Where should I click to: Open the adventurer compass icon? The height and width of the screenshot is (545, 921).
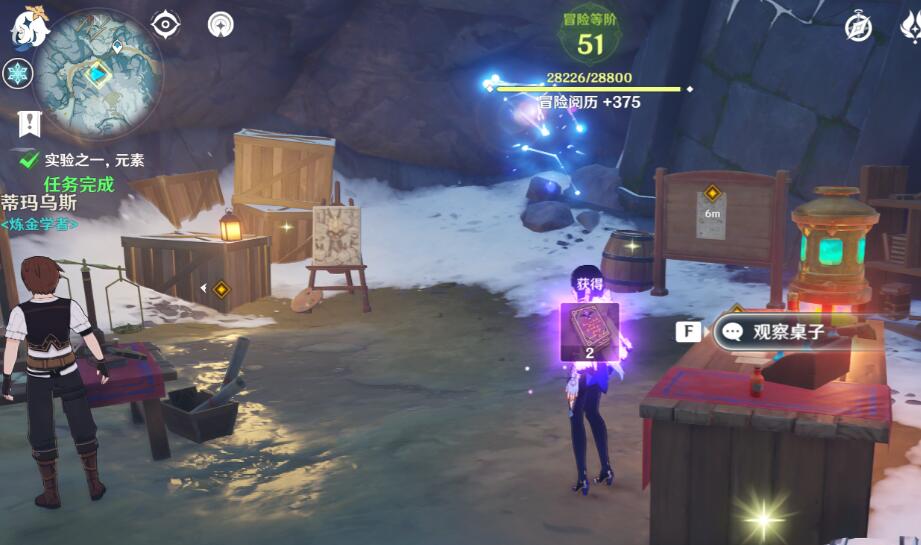click(x=857, y=27)
